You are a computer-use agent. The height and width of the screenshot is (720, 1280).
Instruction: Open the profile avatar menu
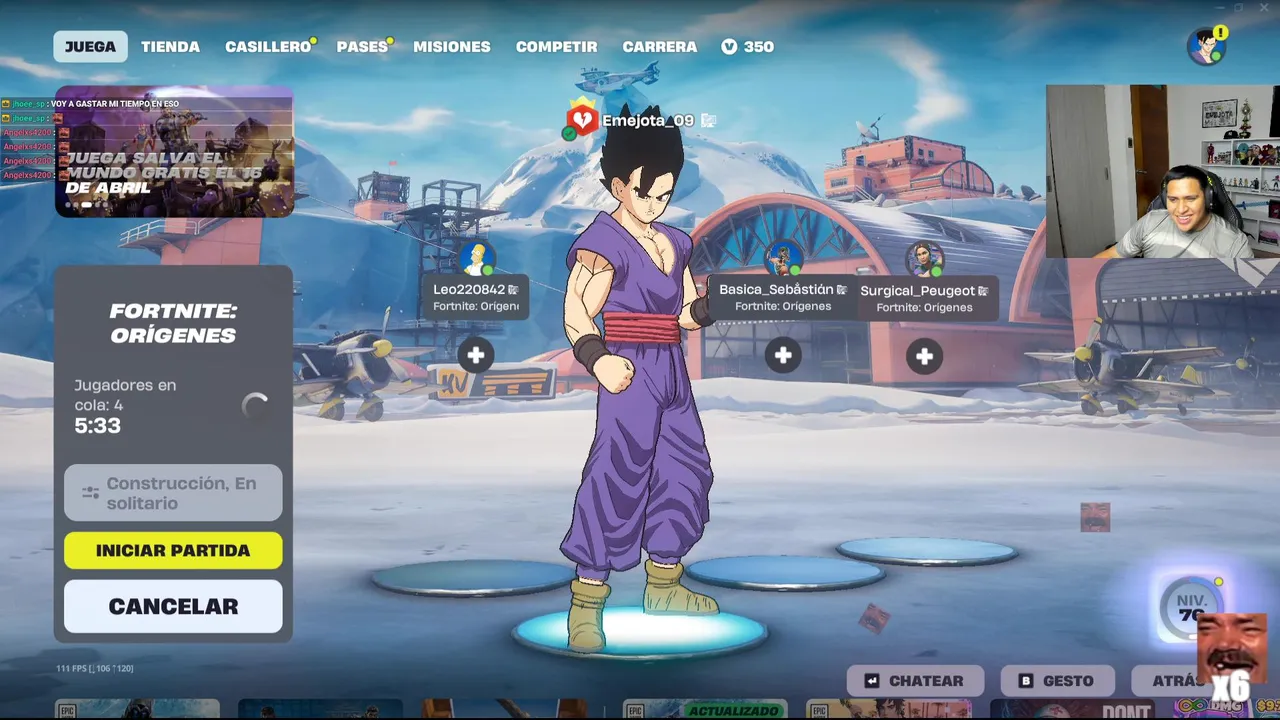click(x=1206, y=46)
